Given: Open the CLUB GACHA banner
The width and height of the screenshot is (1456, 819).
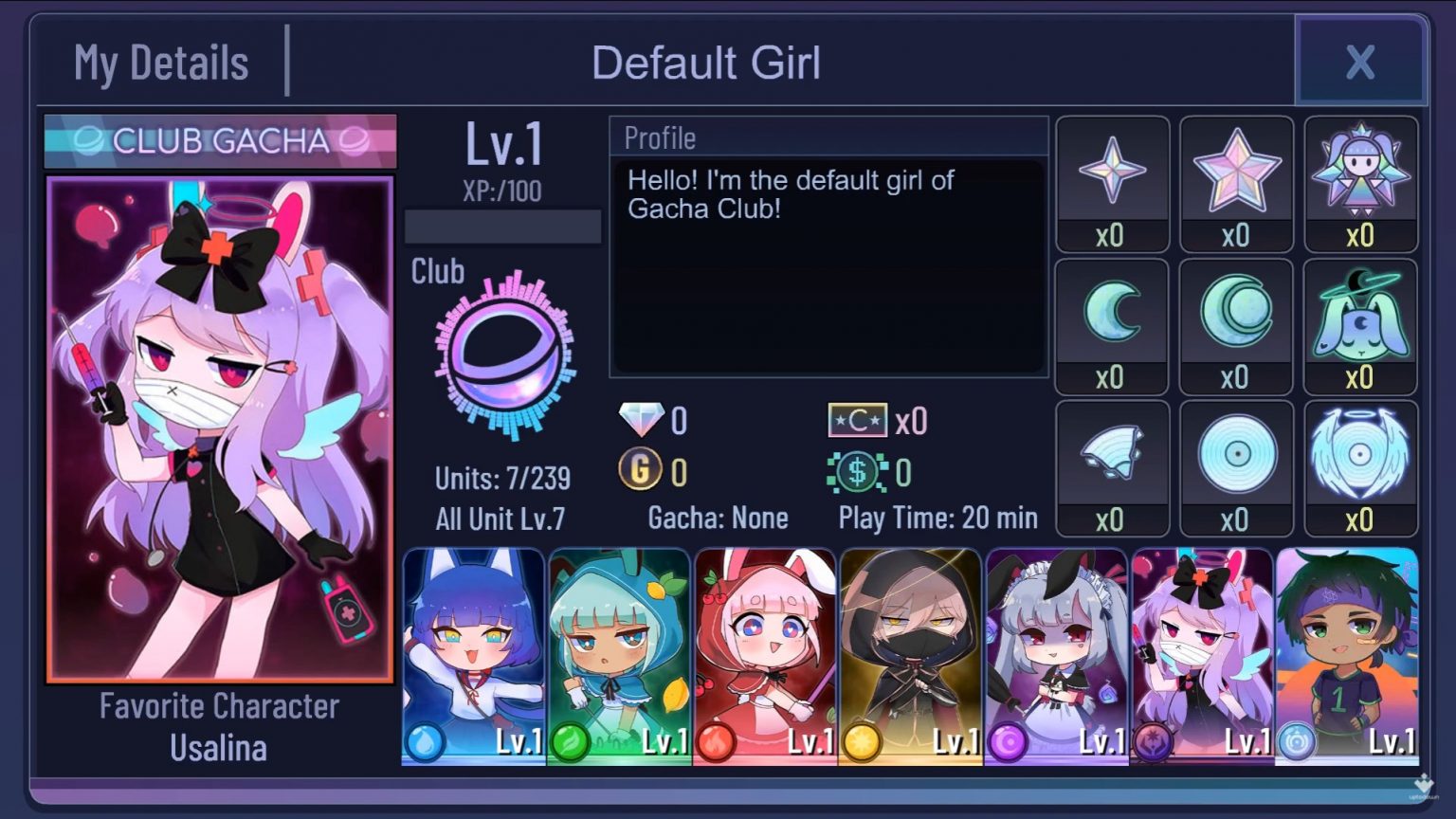Looking at the screenshot, I should [219, 140].
